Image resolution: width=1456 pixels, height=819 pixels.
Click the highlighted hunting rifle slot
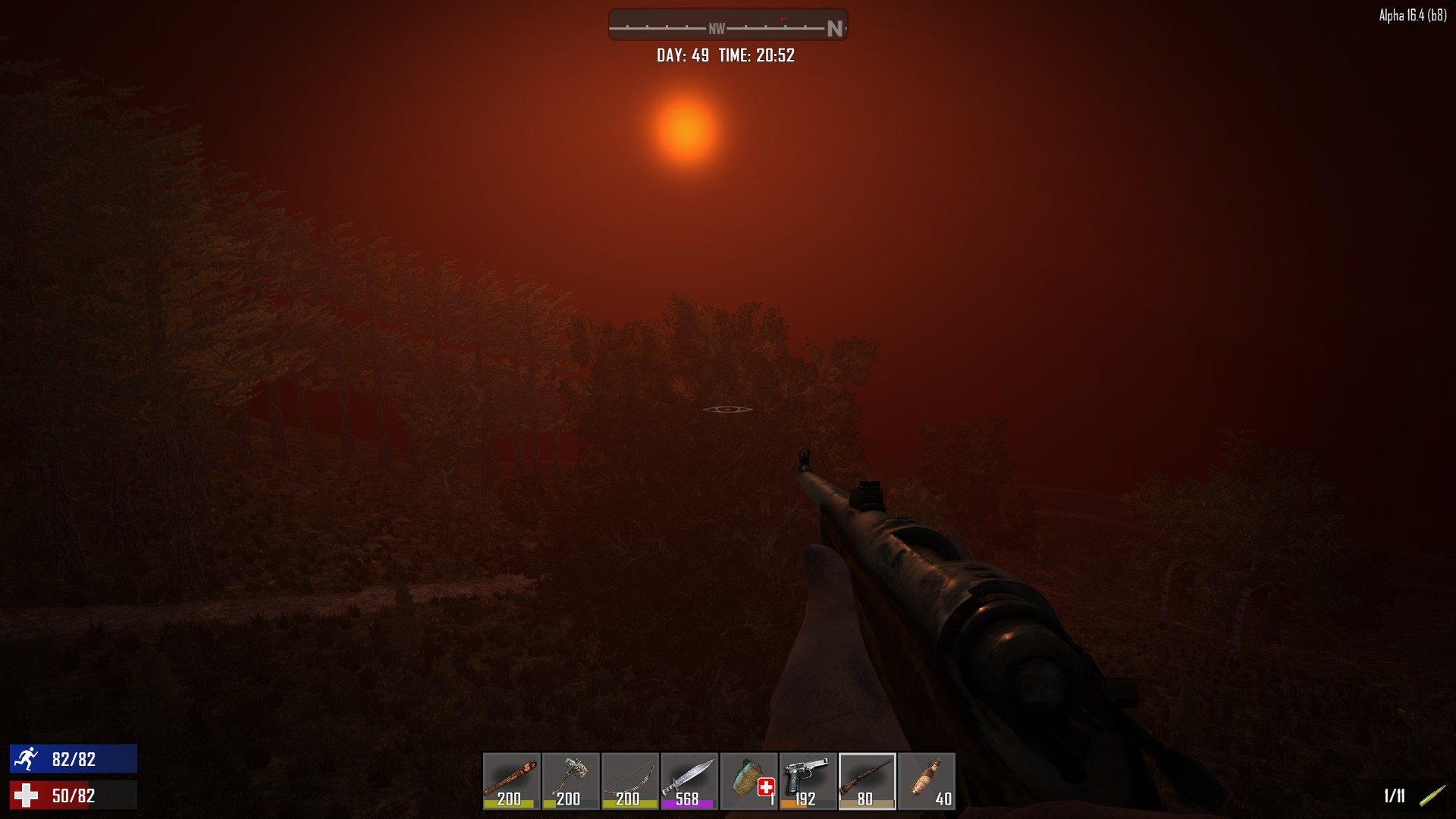point(867,780)
